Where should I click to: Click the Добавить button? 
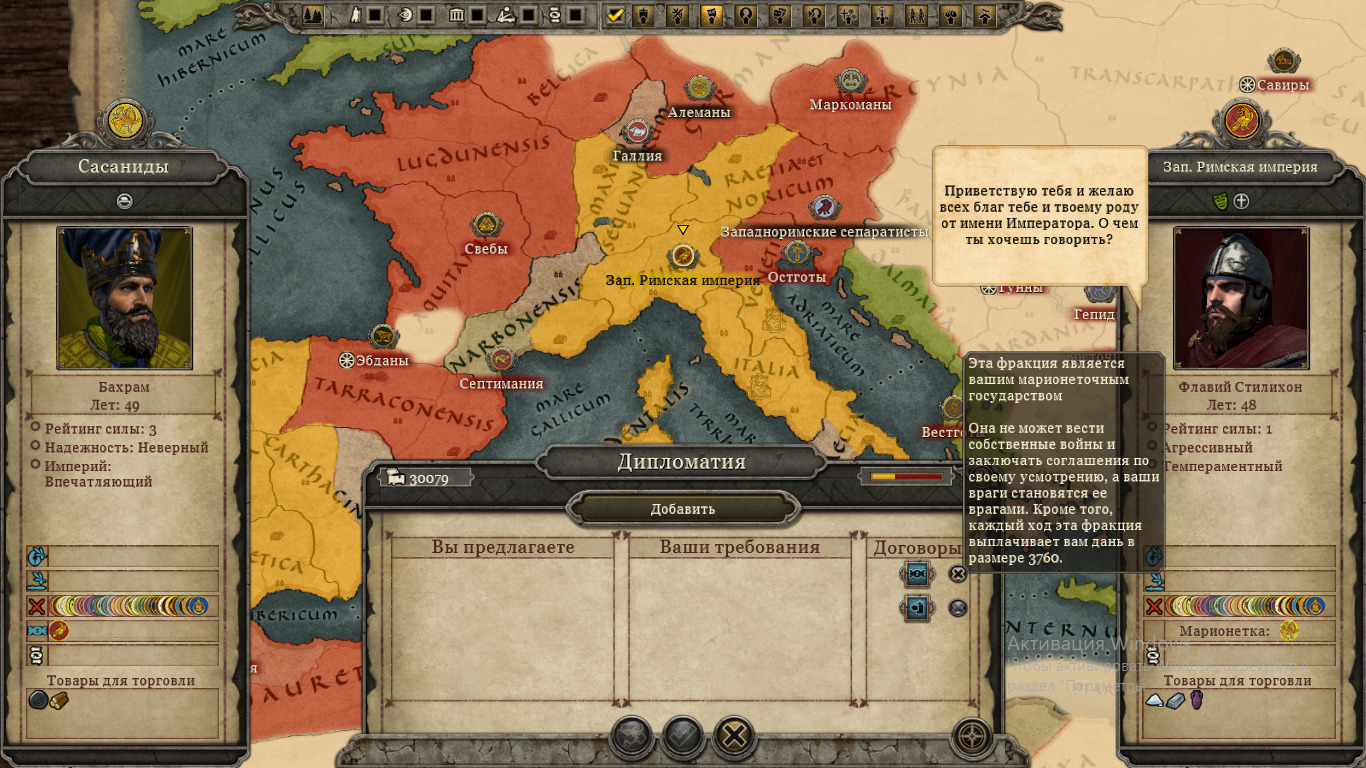click(683, 509)
